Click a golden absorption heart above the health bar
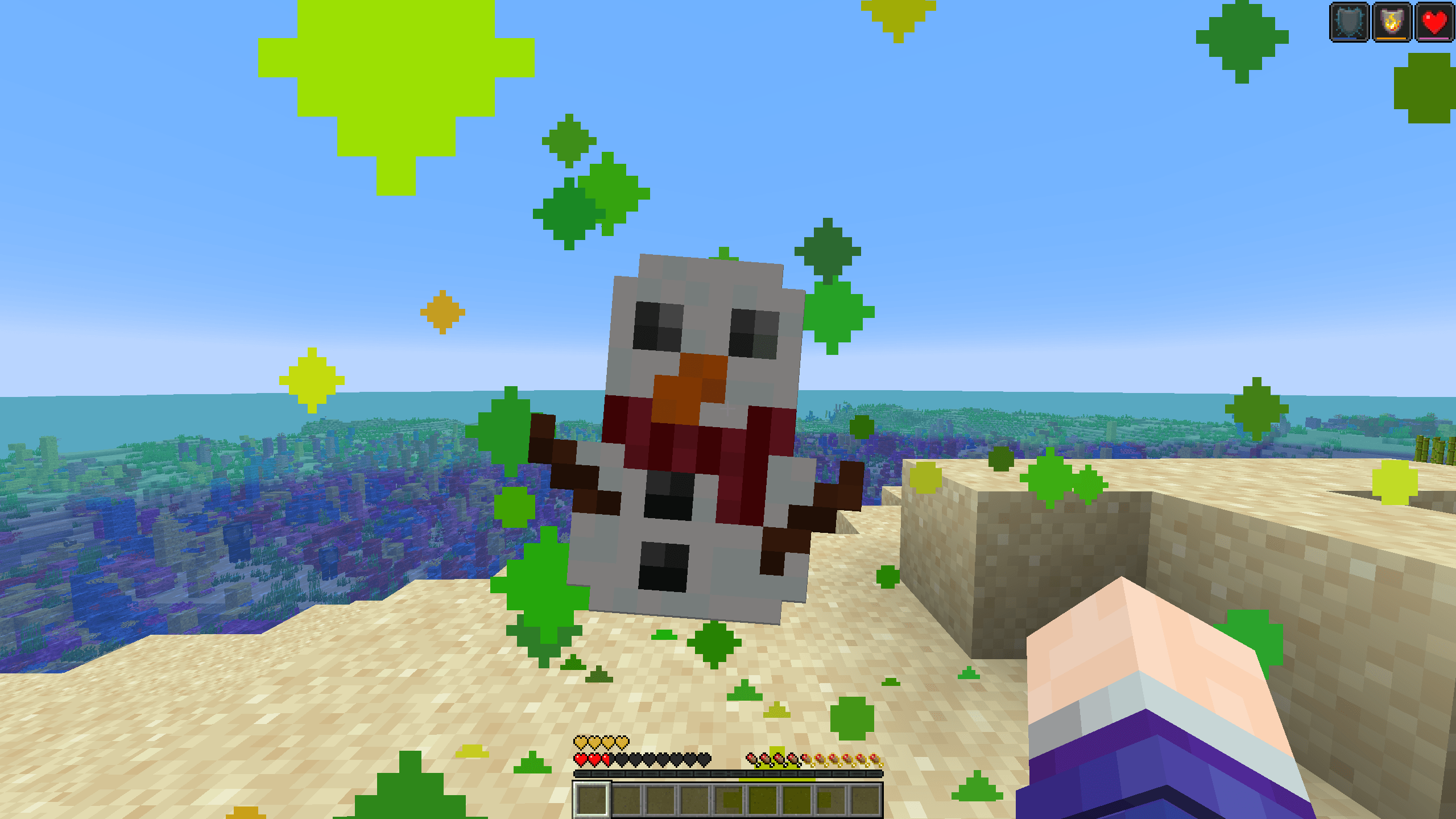Image resolution: width=1456 pixels, height=819 pixels. [x=581, y=742]
